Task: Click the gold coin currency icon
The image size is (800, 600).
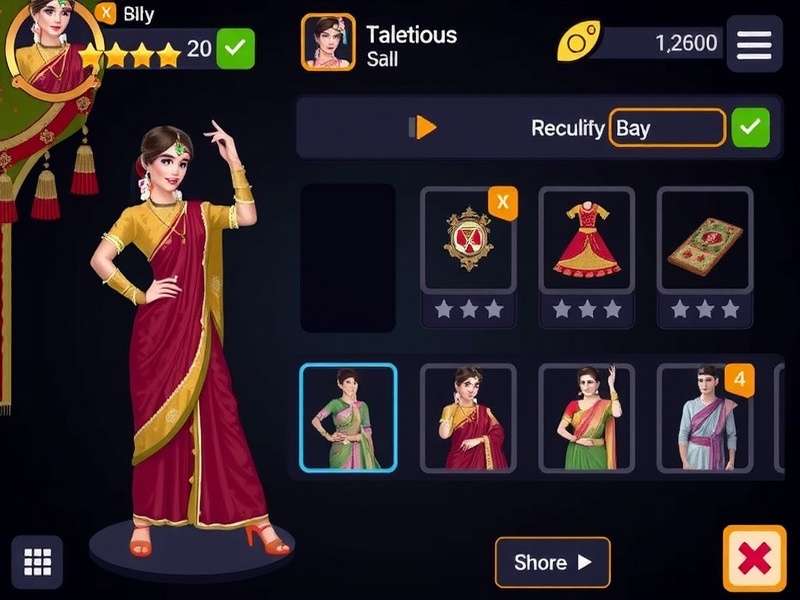Action: point(577,43)
